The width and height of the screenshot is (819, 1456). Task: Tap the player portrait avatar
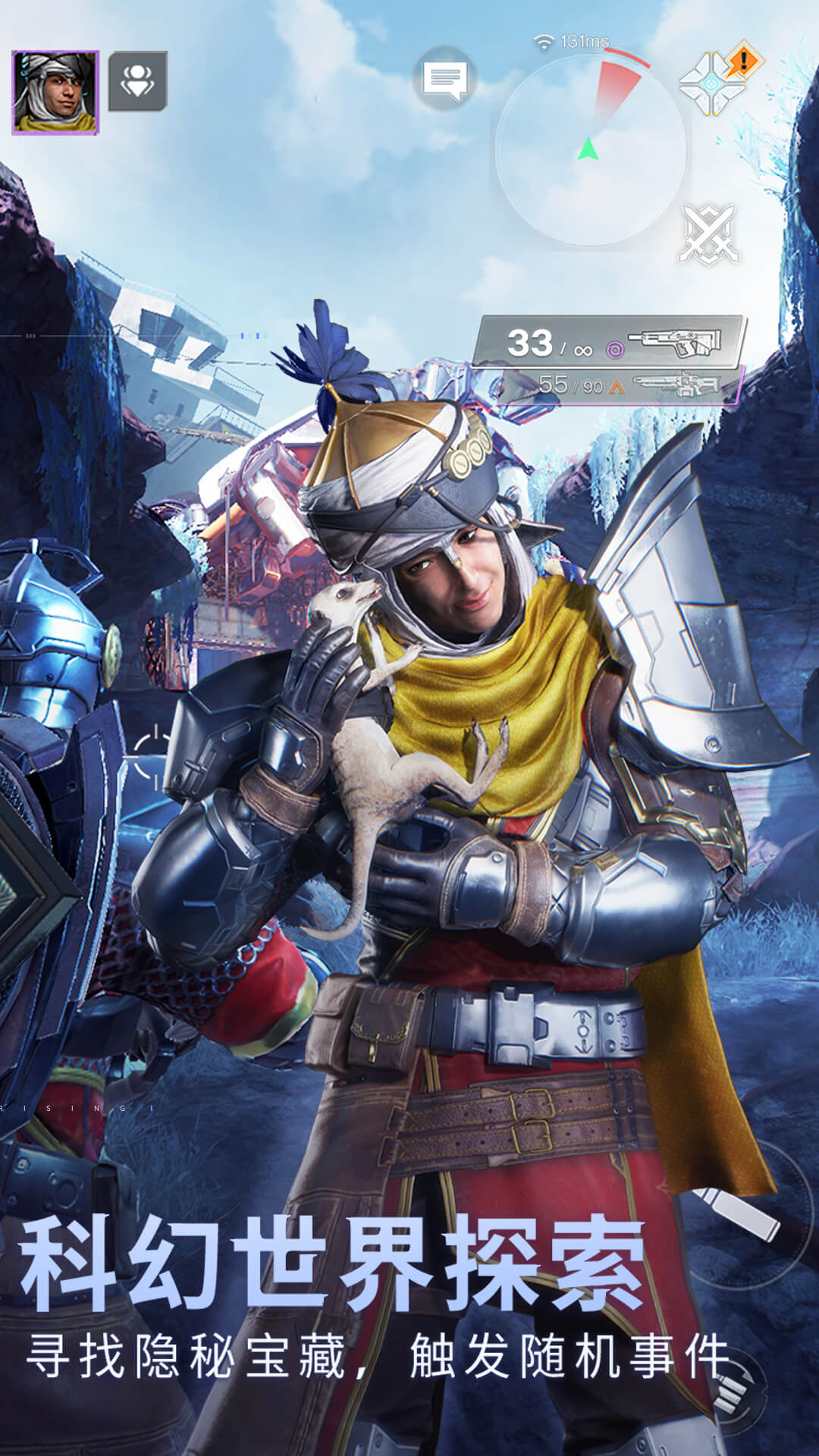[55, 93]
